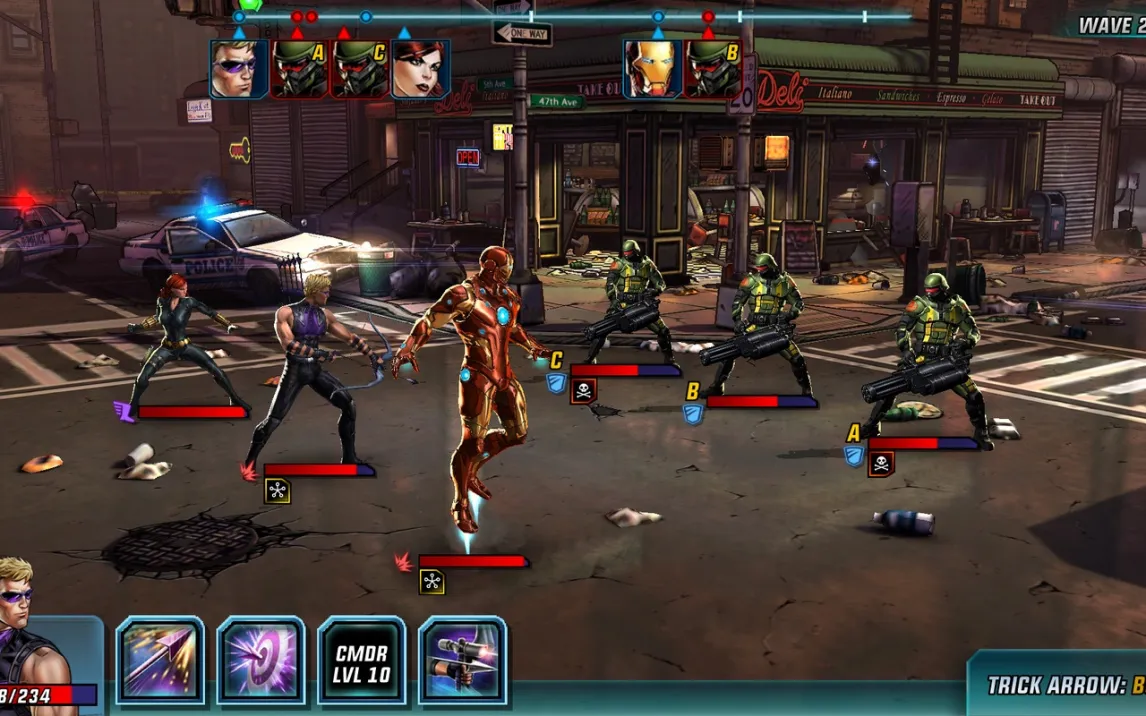Select the locked CMDR LVL 10 ability slot
Screen dimensions: 1146x716
tap(362, 661)
